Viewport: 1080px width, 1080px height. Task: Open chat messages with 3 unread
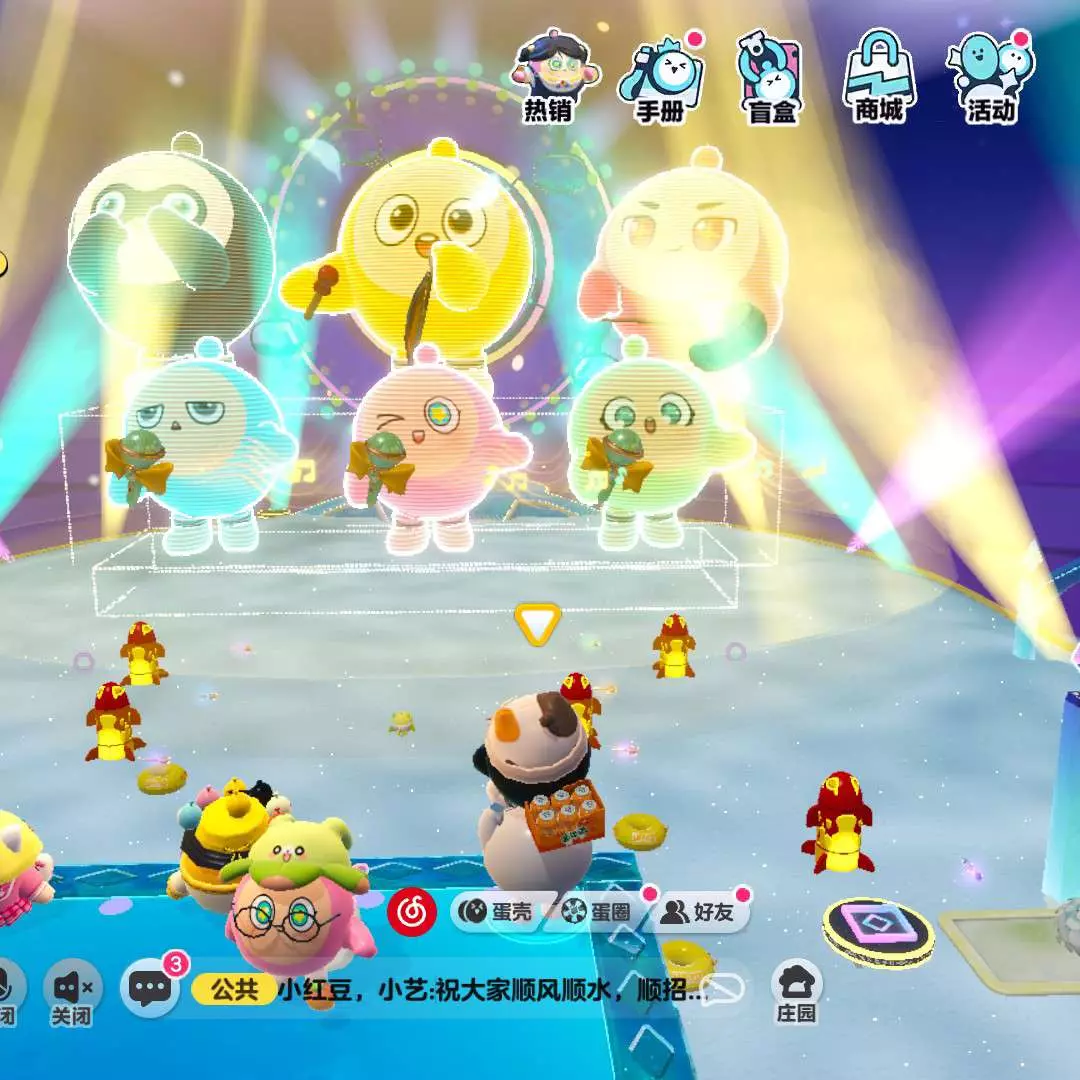(151, 989)
